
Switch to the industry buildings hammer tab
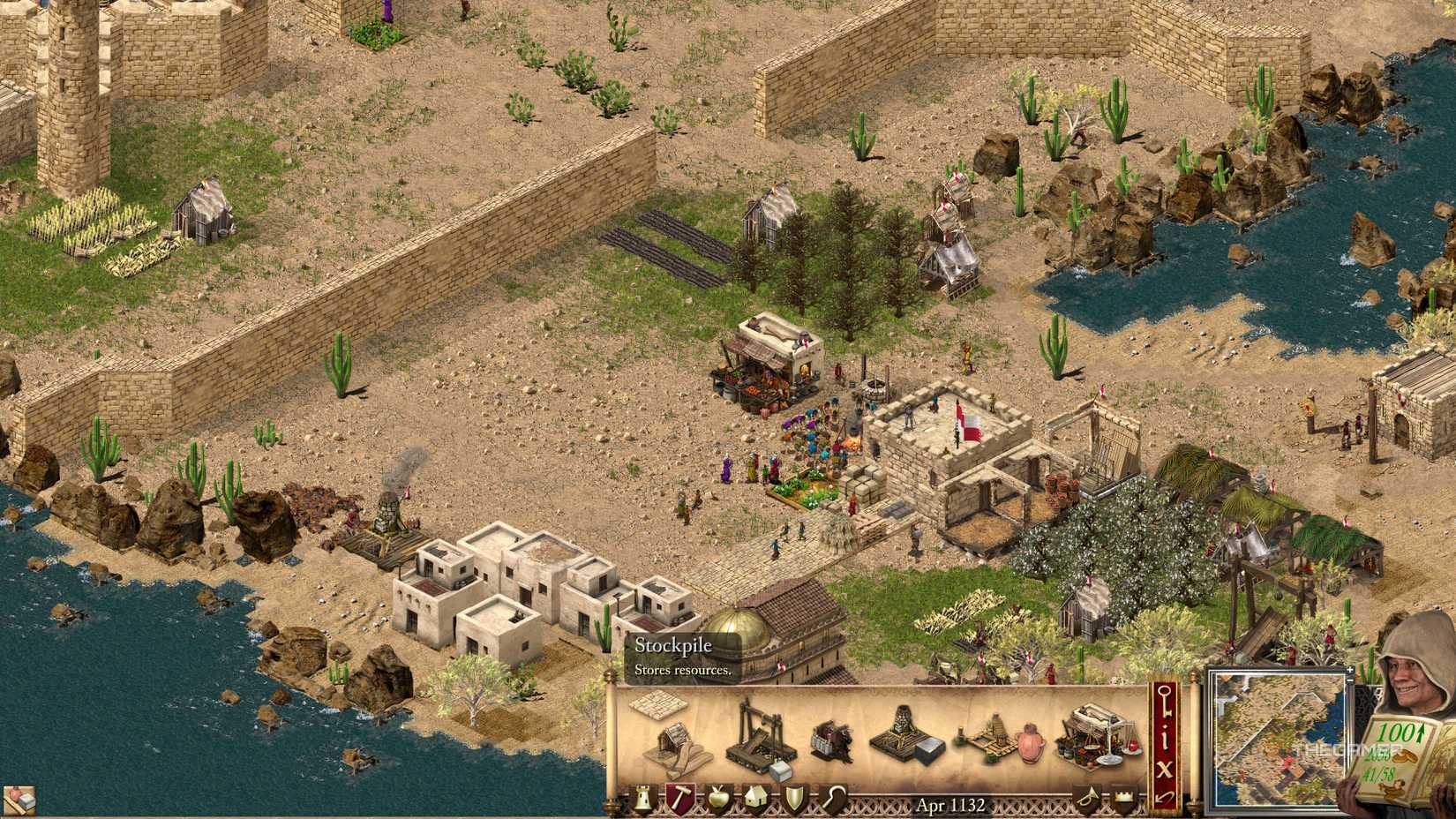pyautogui.click(x=679, y=799)
